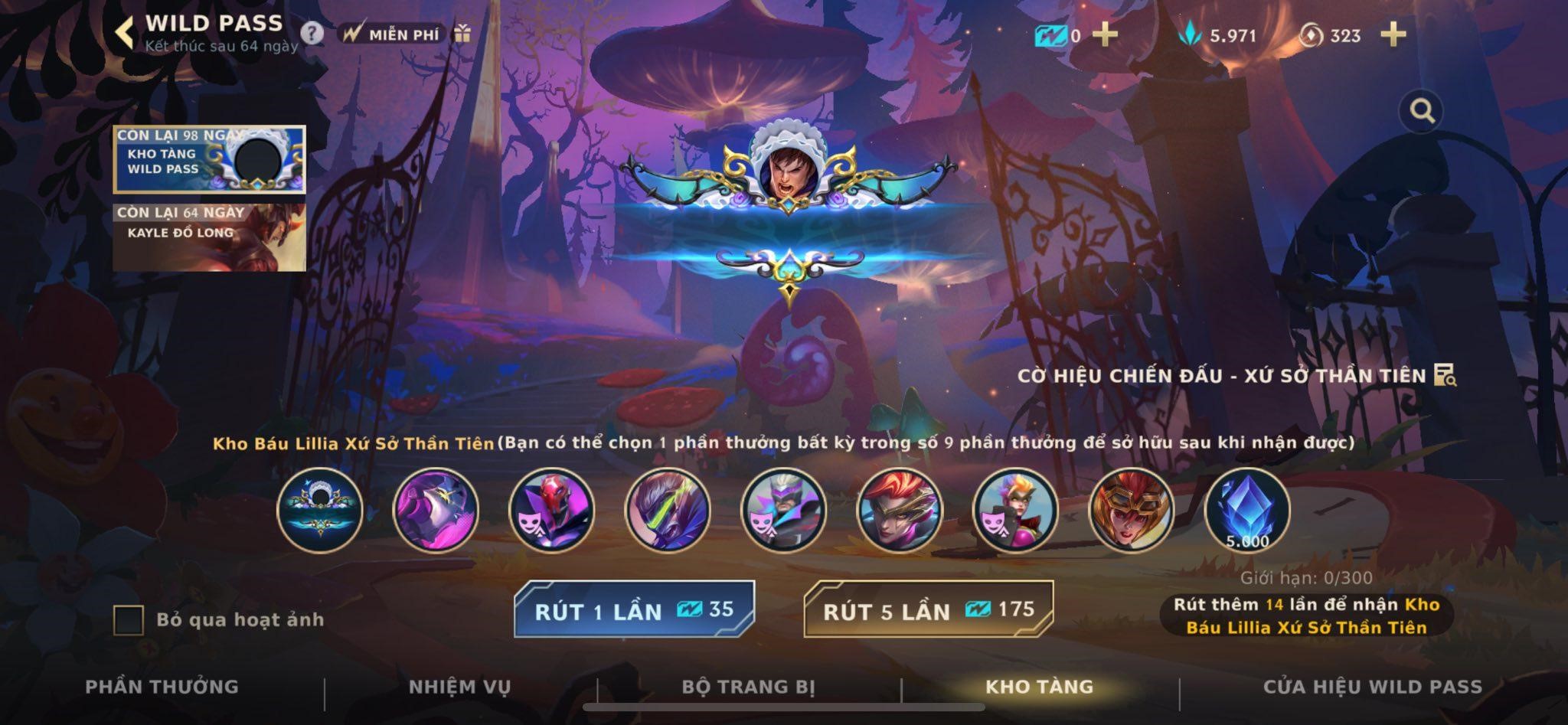The image size is (1568, 725).
Task: Draw five times with Rút 5 Lần
Action: (x=928, y=609)
